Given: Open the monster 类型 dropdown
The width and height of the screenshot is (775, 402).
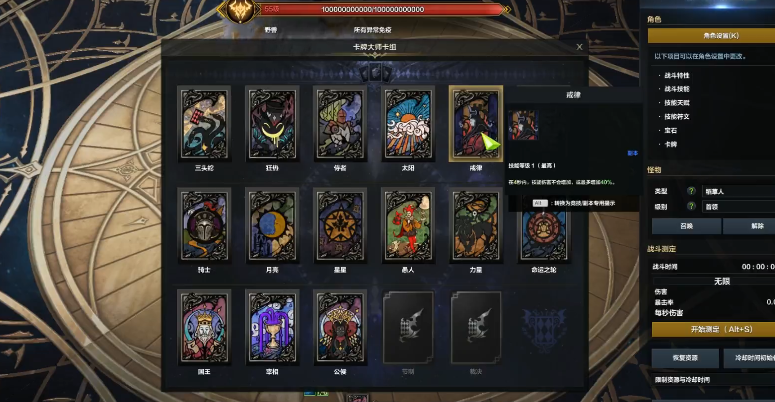Looking at the screenshot, I should [737, 190].
